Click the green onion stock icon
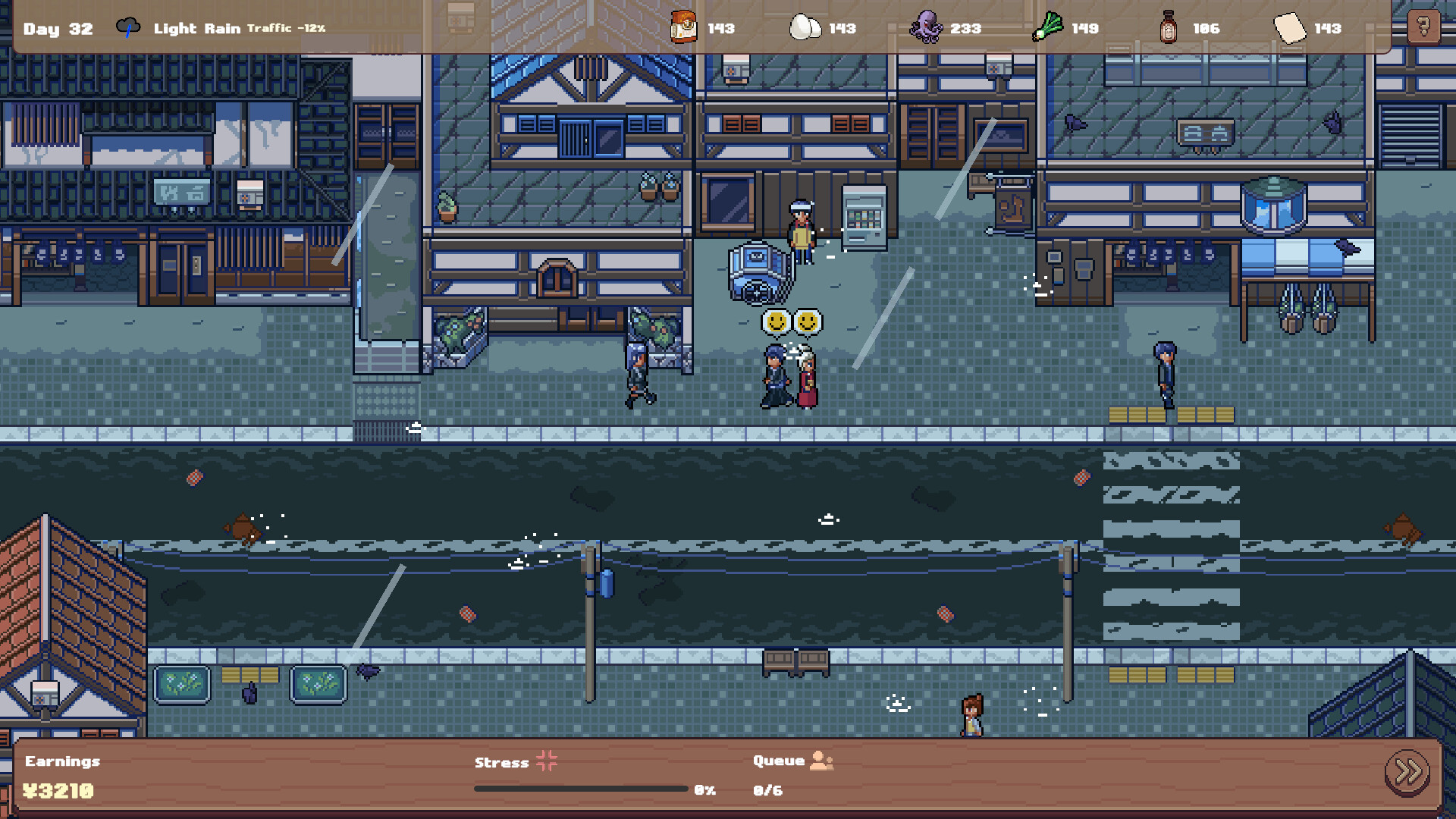1456x819 pixels. coord(1048,28)
